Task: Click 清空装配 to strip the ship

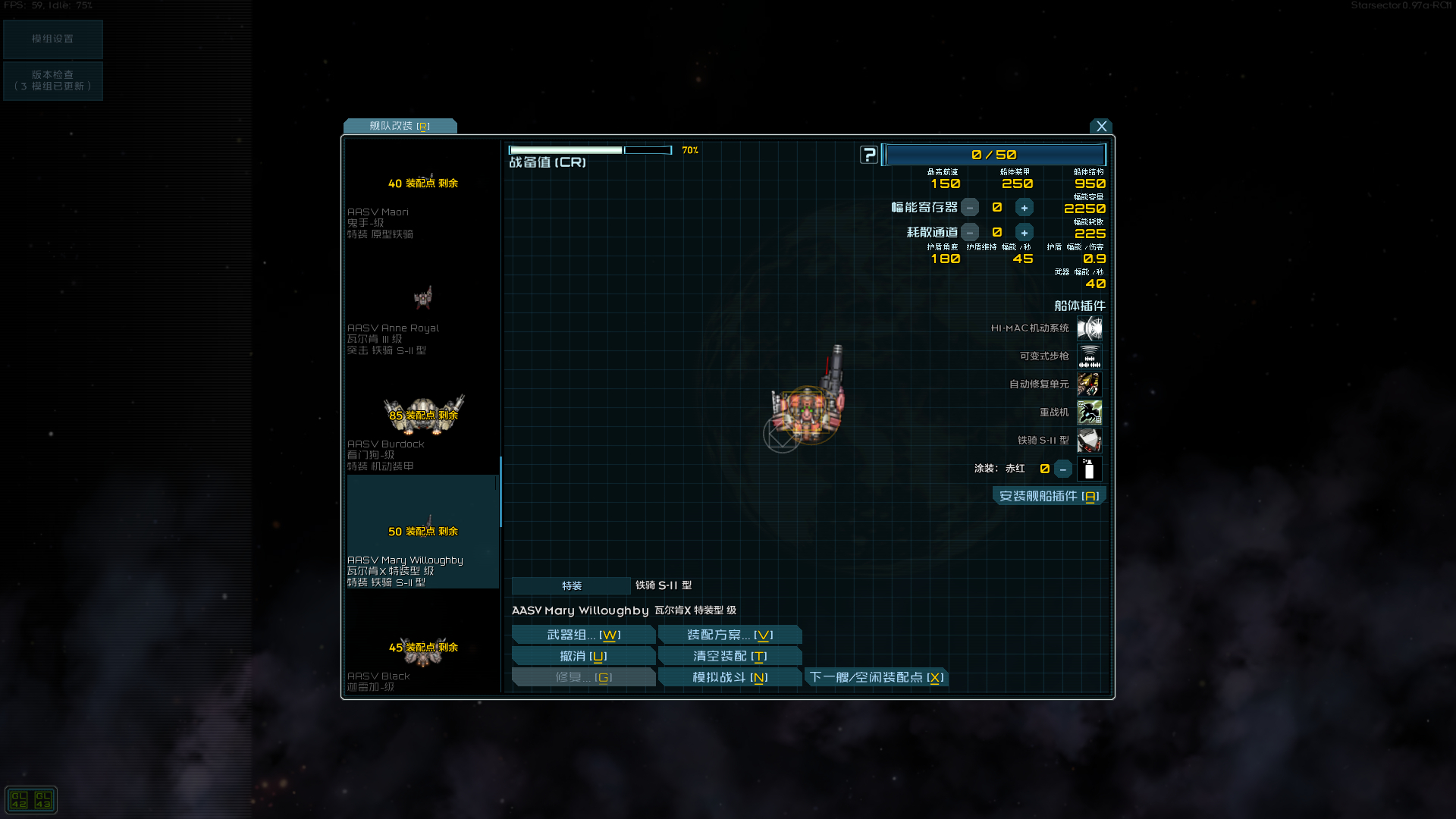Action: (730, 655)
